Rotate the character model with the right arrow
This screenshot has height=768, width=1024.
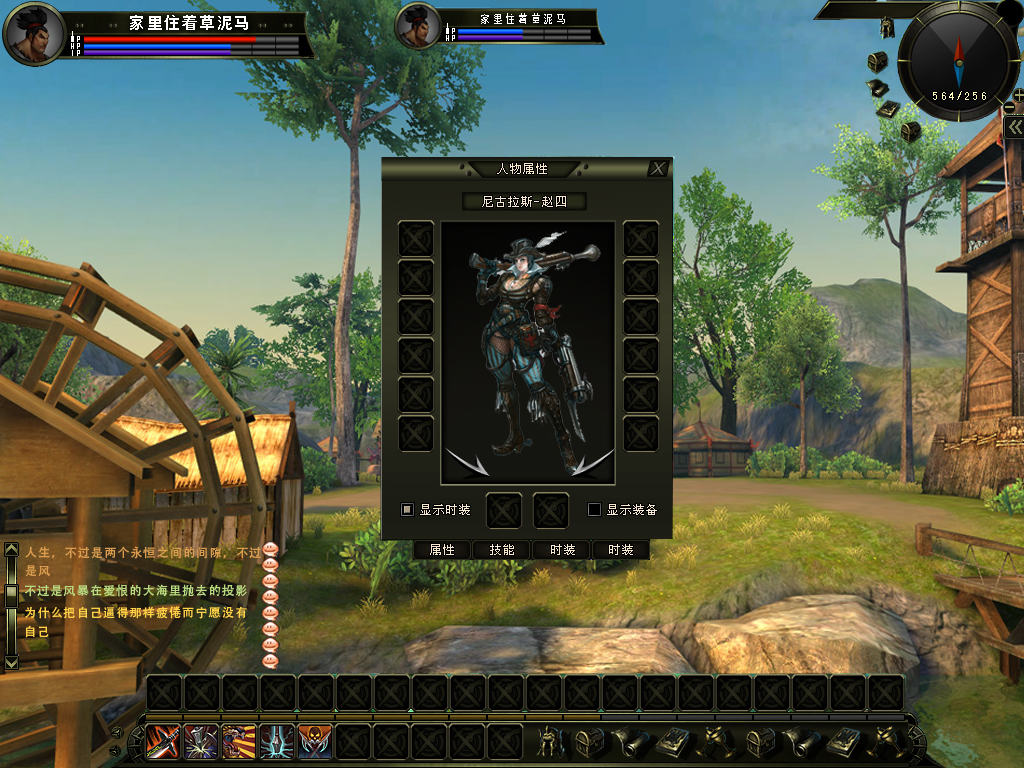[x=593, y=463]
